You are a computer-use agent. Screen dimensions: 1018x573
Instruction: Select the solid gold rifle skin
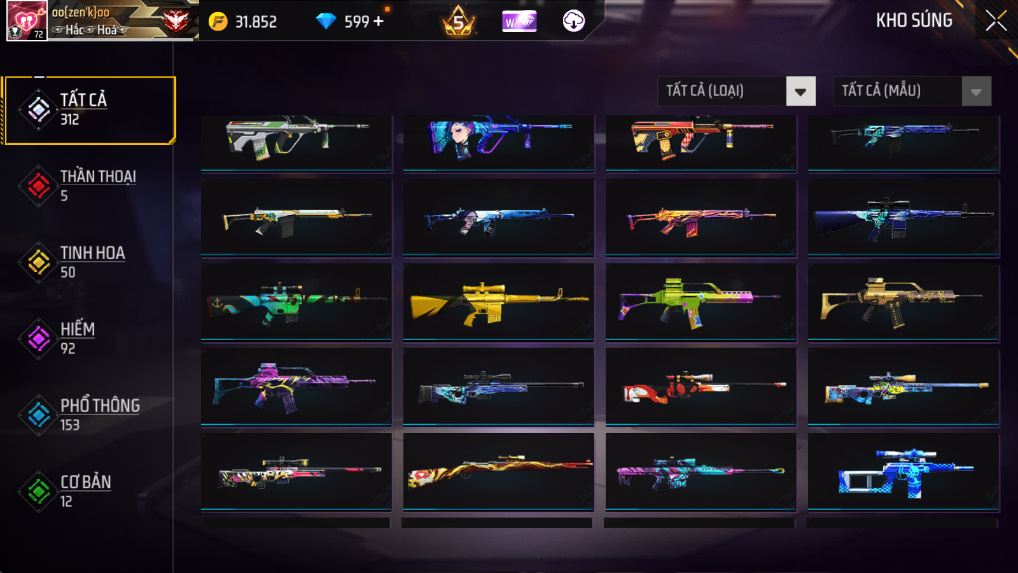coord(498,302)
